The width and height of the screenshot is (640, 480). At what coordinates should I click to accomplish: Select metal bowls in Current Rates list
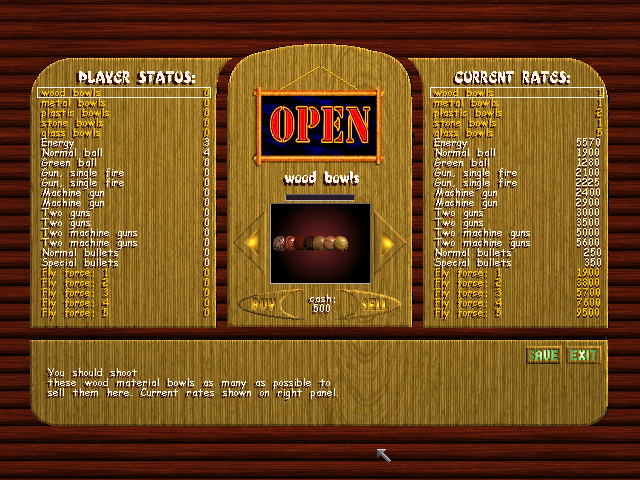517,103
